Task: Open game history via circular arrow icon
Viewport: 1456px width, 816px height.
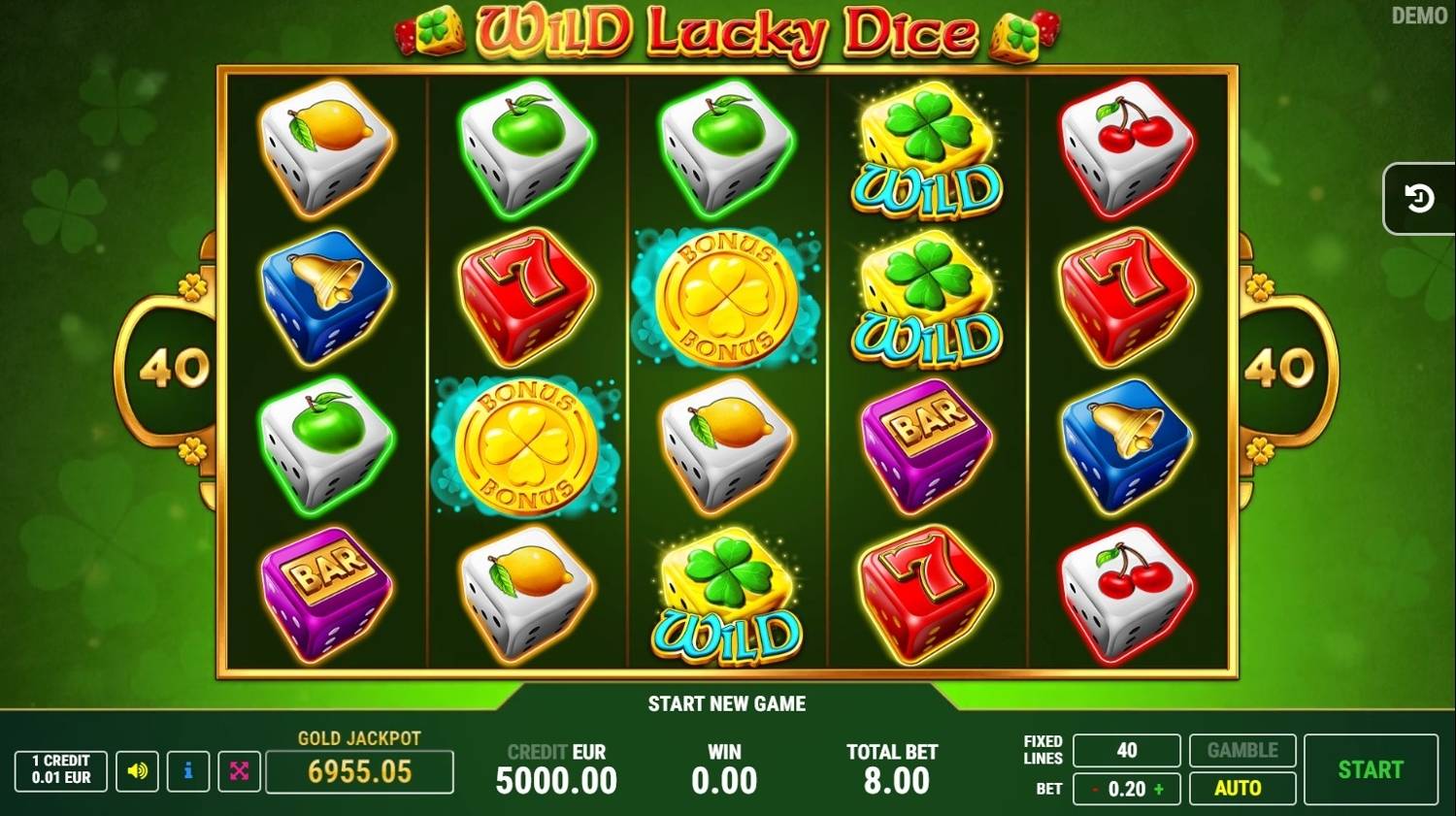Action: (1418, 198)
